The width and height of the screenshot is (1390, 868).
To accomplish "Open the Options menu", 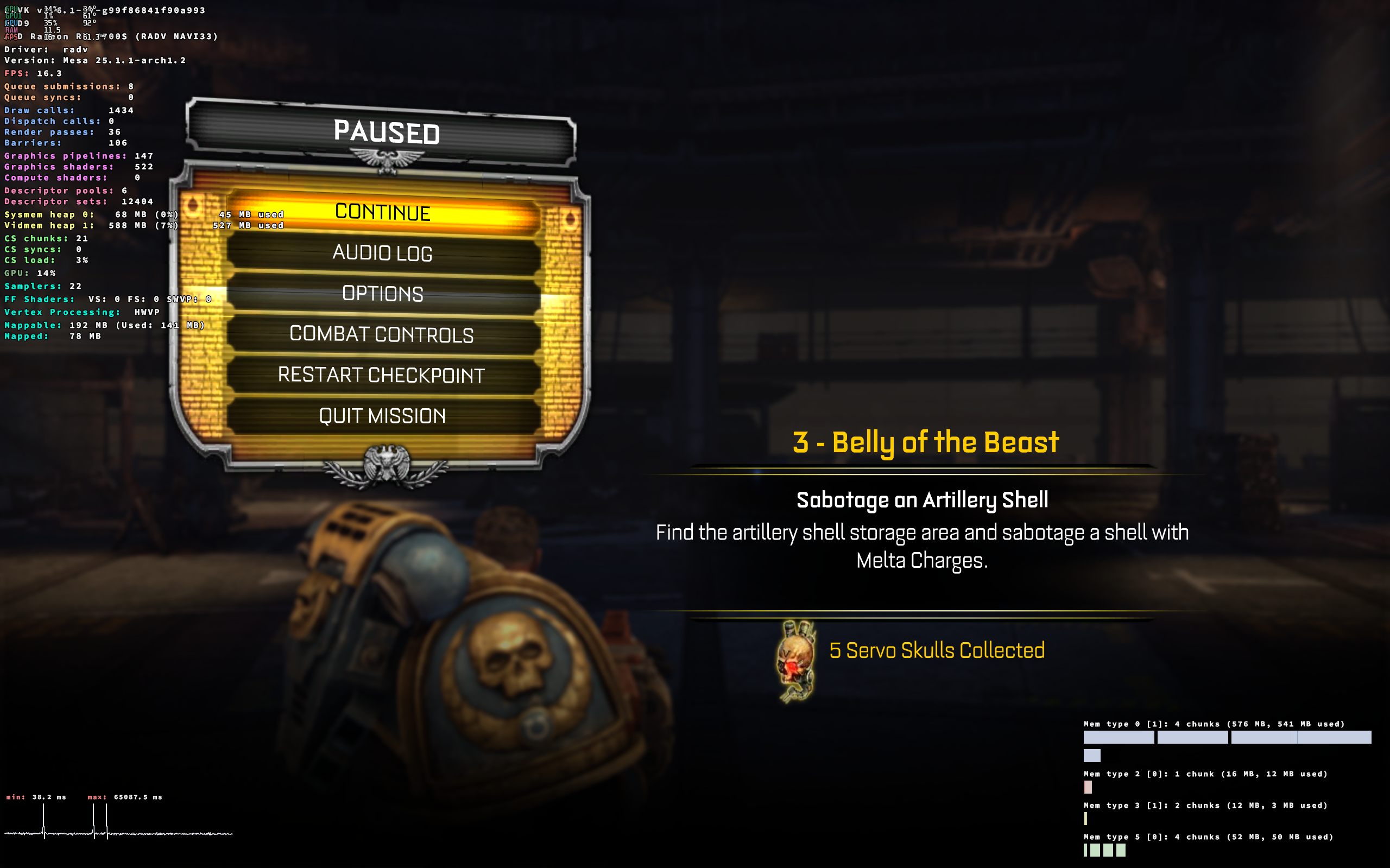I will tap(382, 294).
